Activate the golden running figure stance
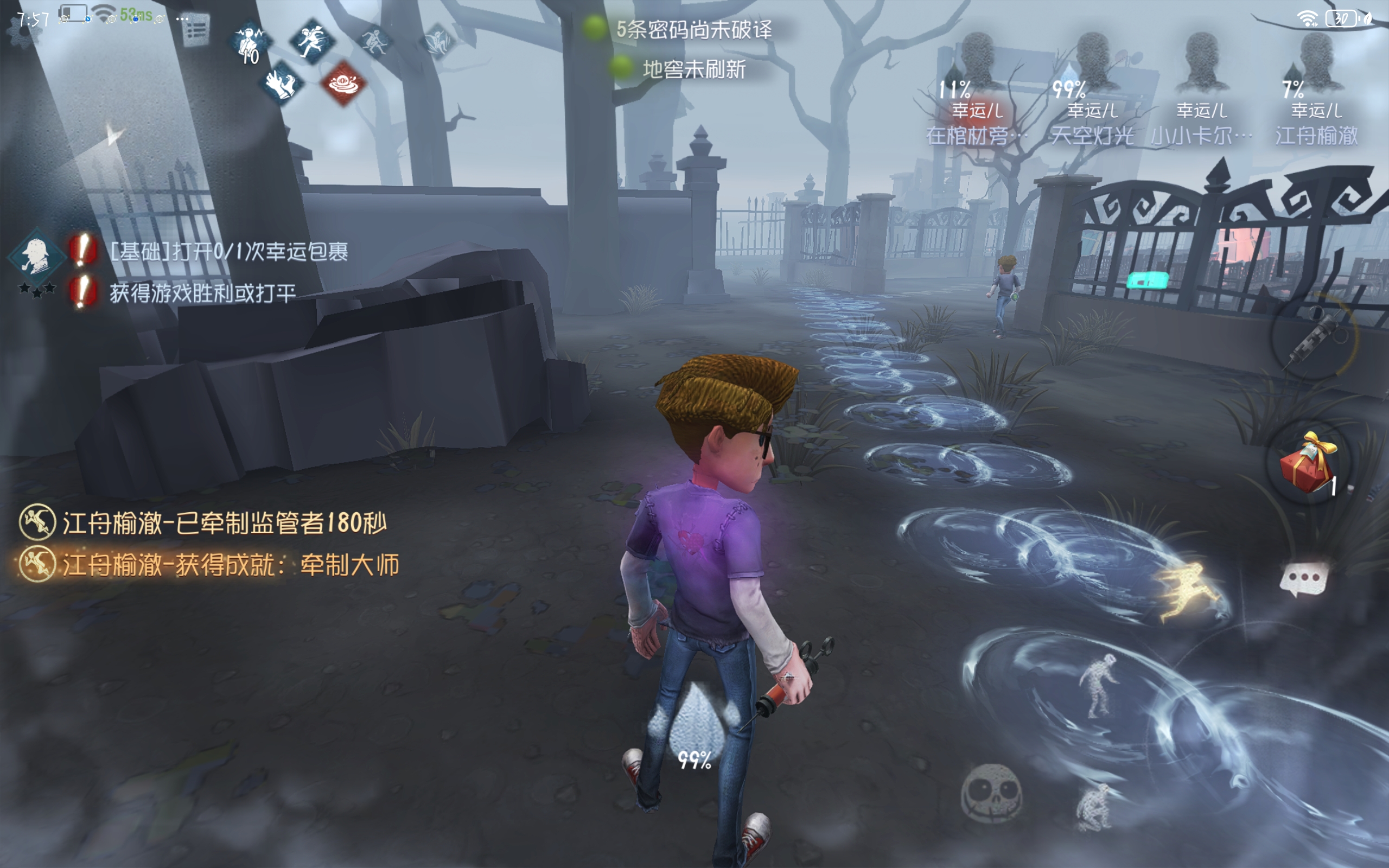1389x868 pixels. coord(1186,590)
